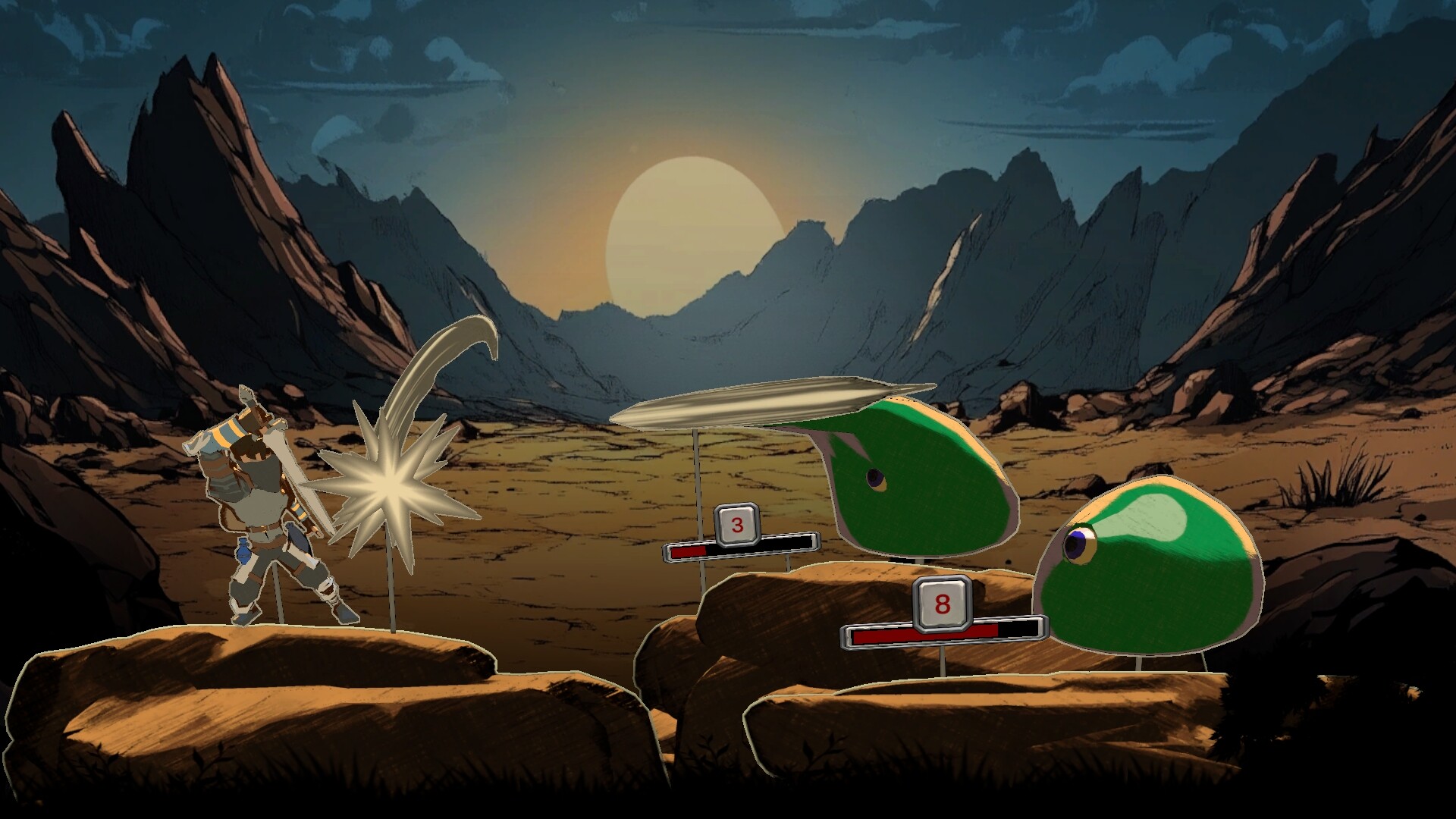
Task: Select the number 3 damage plate
Action: point(735,524)
